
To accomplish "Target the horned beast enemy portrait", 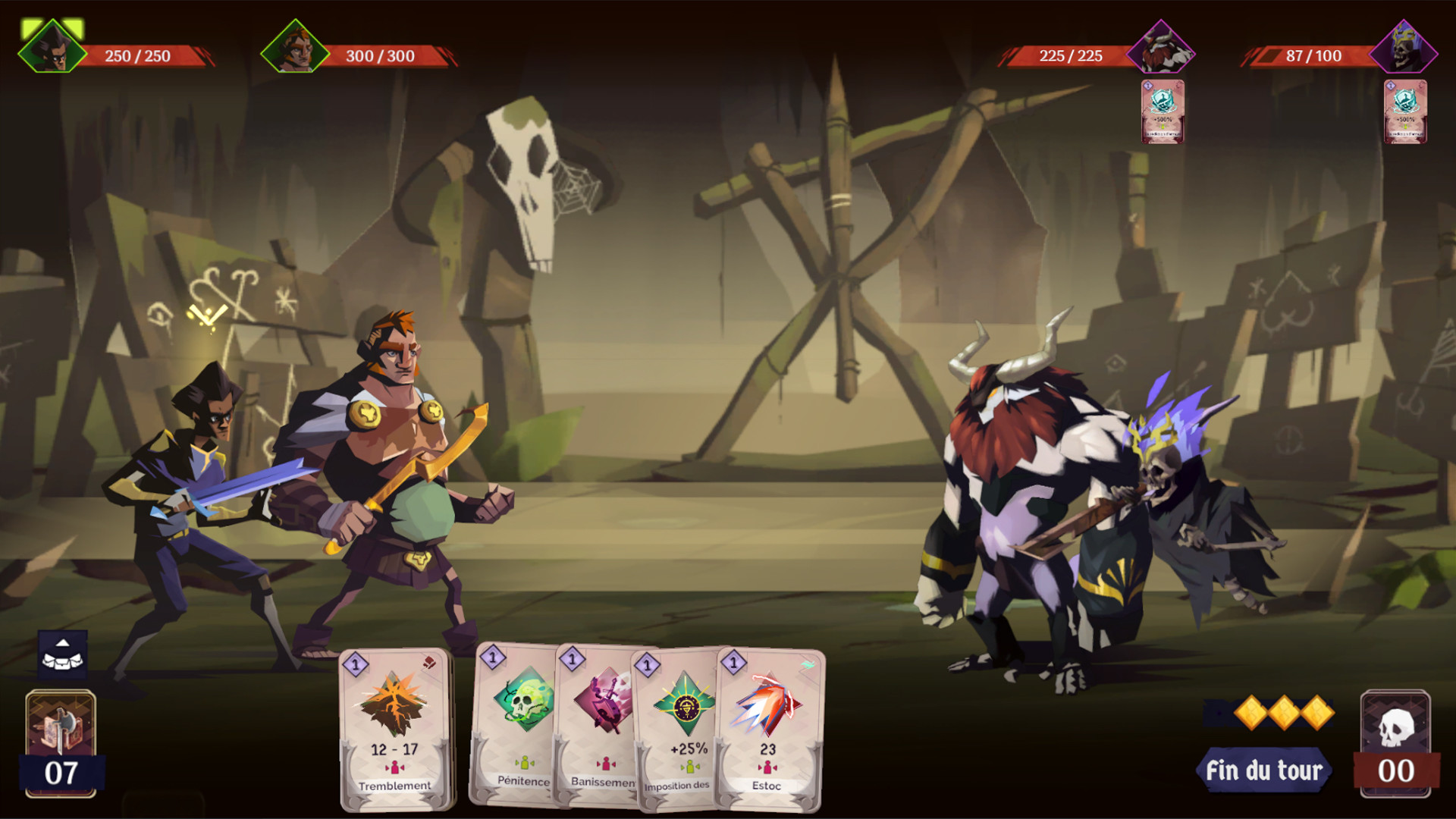I will tap(1160, 49).
